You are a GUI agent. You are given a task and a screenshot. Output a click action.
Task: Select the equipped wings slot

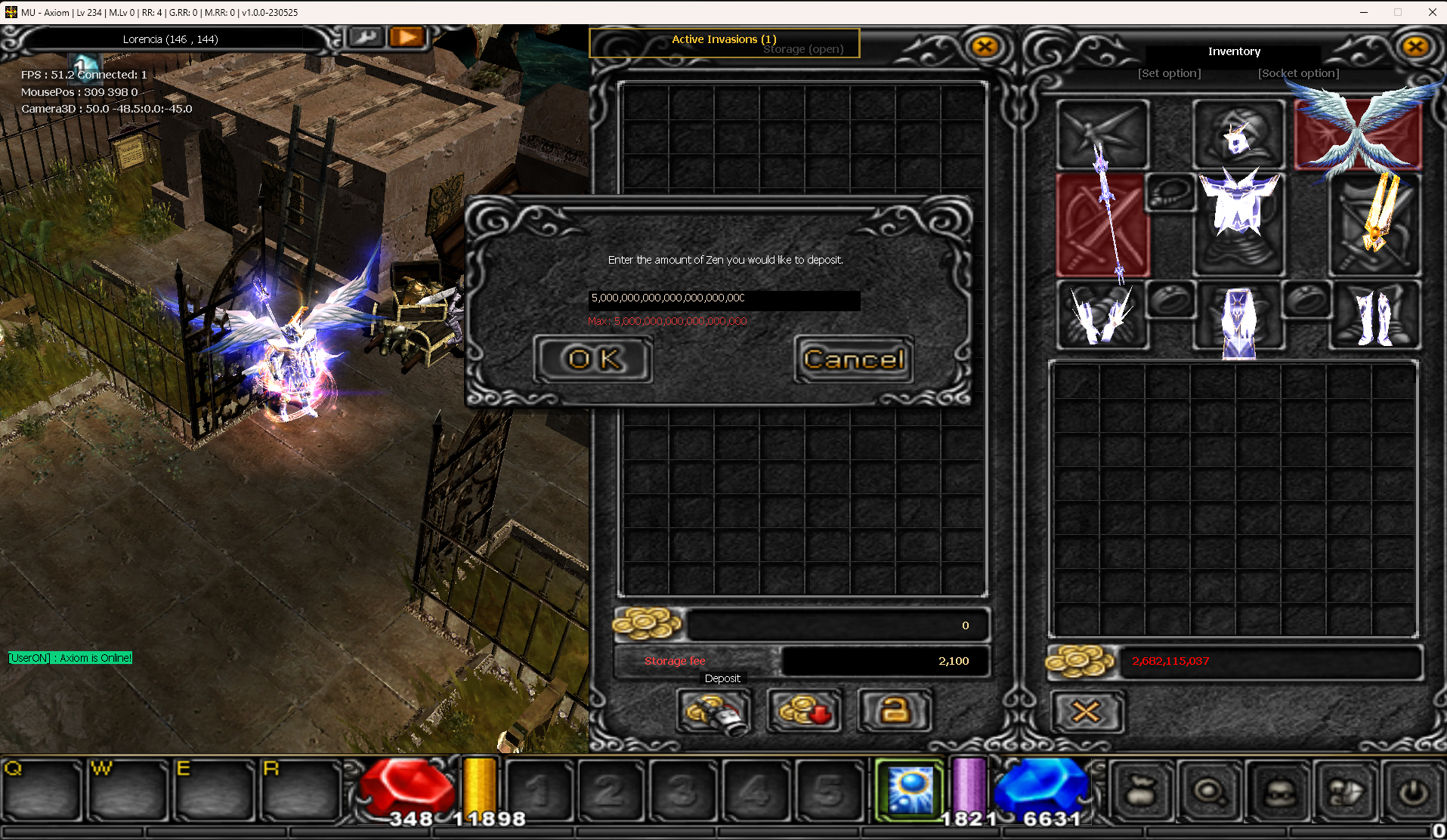coord(1359,134)
